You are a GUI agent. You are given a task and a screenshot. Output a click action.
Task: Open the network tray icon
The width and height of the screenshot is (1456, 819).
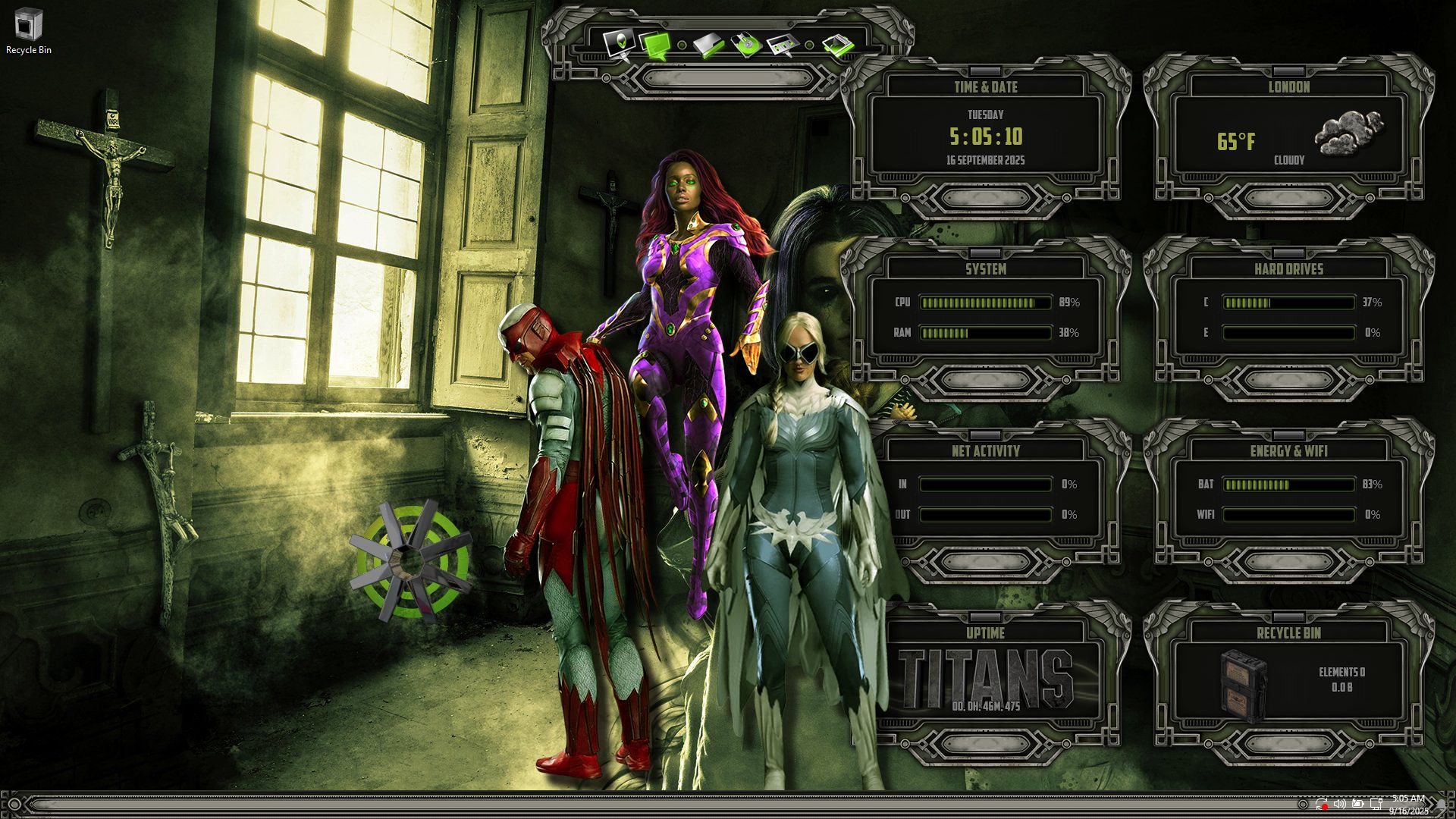pos(1376,804)
